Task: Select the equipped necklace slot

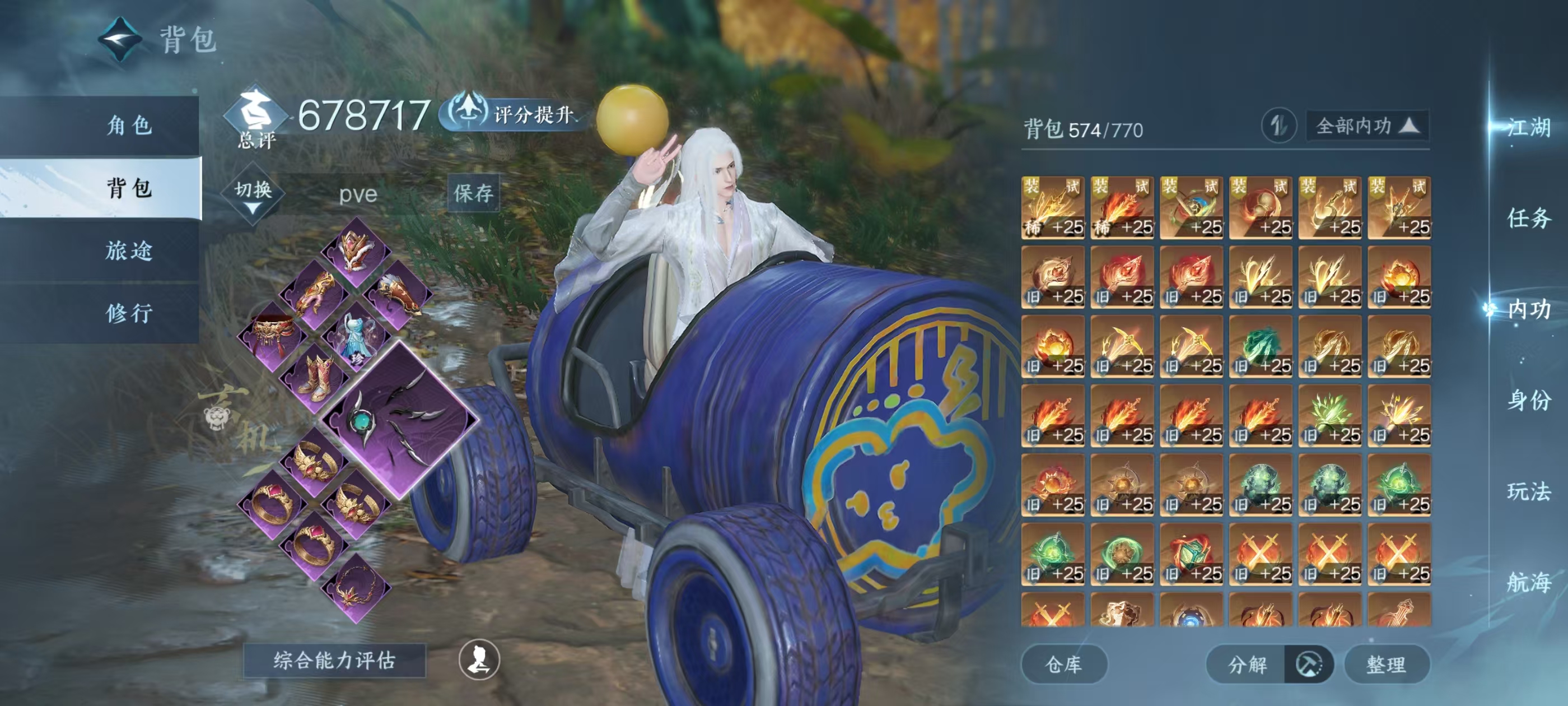Action: pos(356,587)
